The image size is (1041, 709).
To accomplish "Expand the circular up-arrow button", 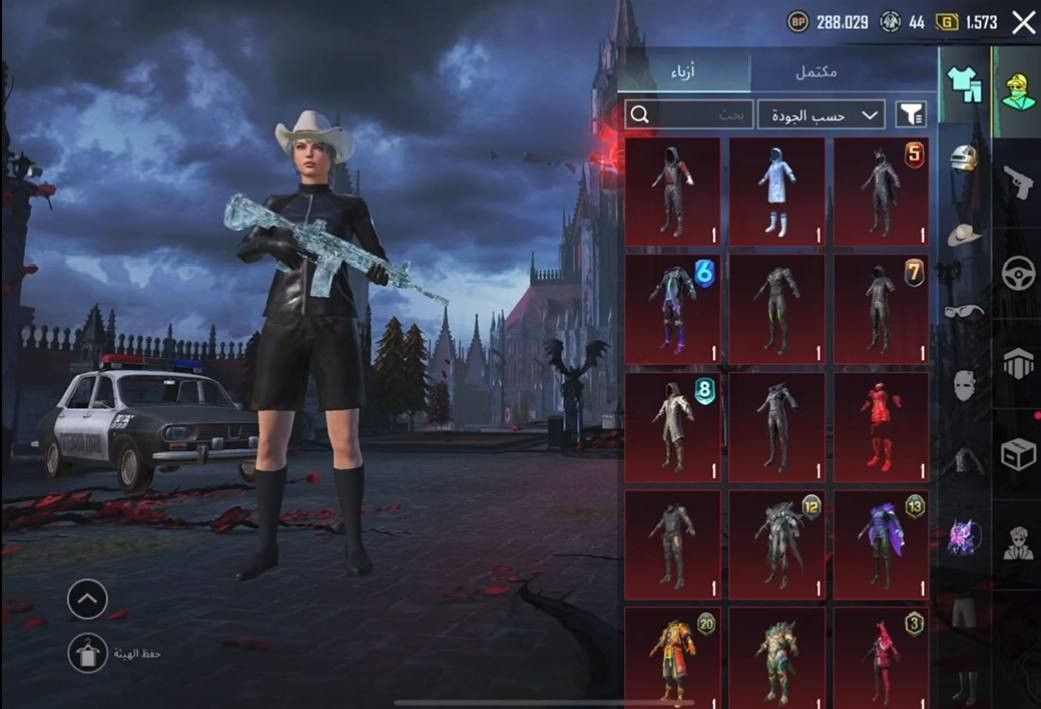I will click(x=88, y=599).
